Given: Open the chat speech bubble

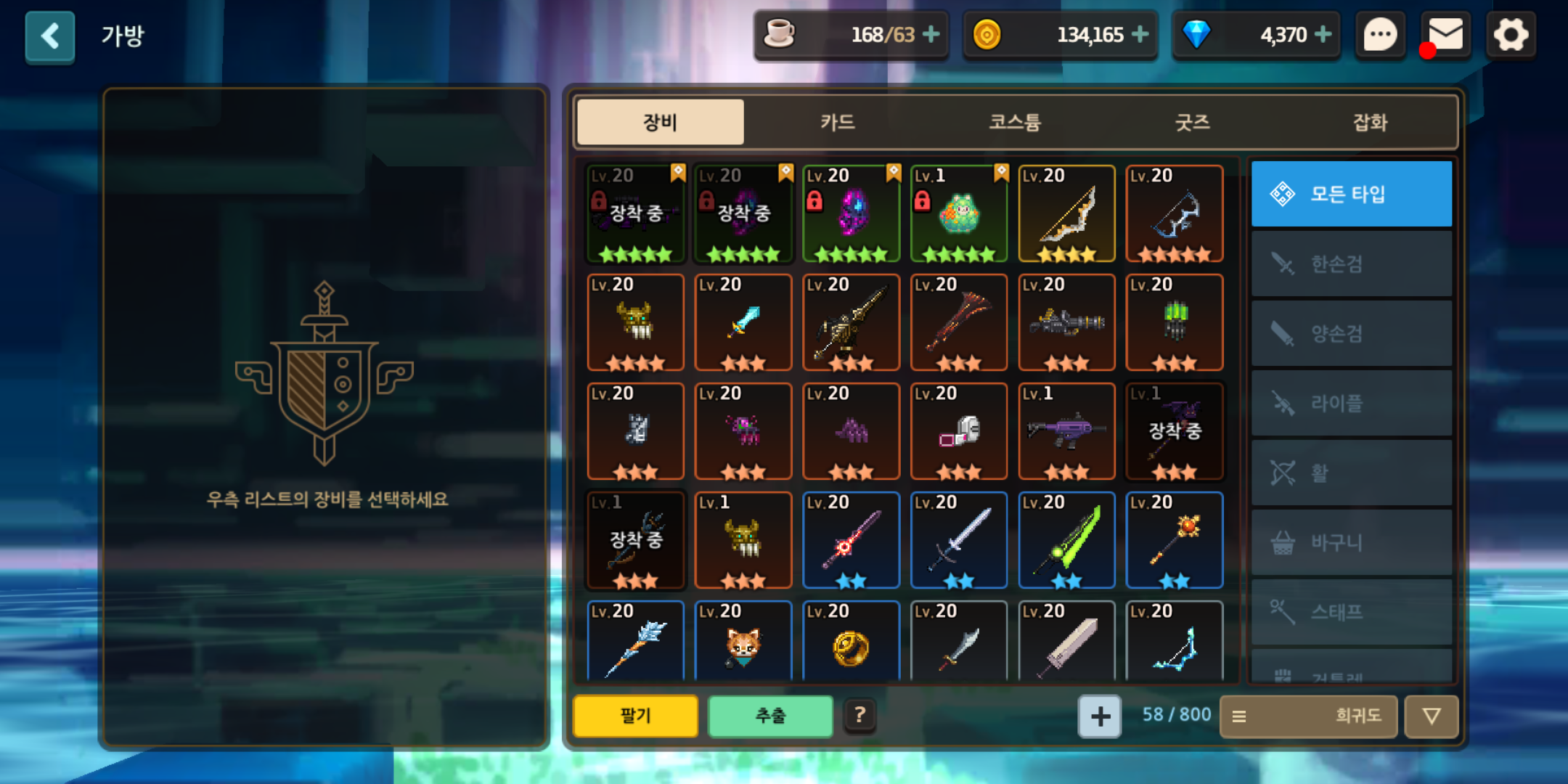Looking at the screenshot, I should pyautogui.click(x=1380, y=35).
